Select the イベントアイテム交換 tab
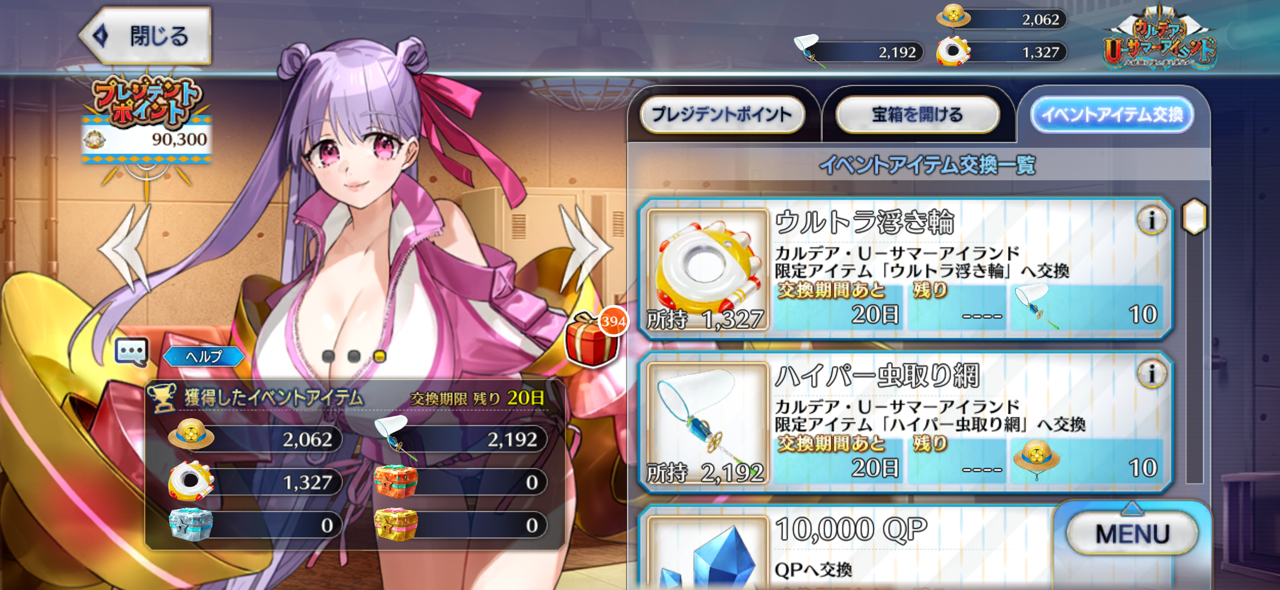This screenshot has height=590, width=1280. [1112, 115]
